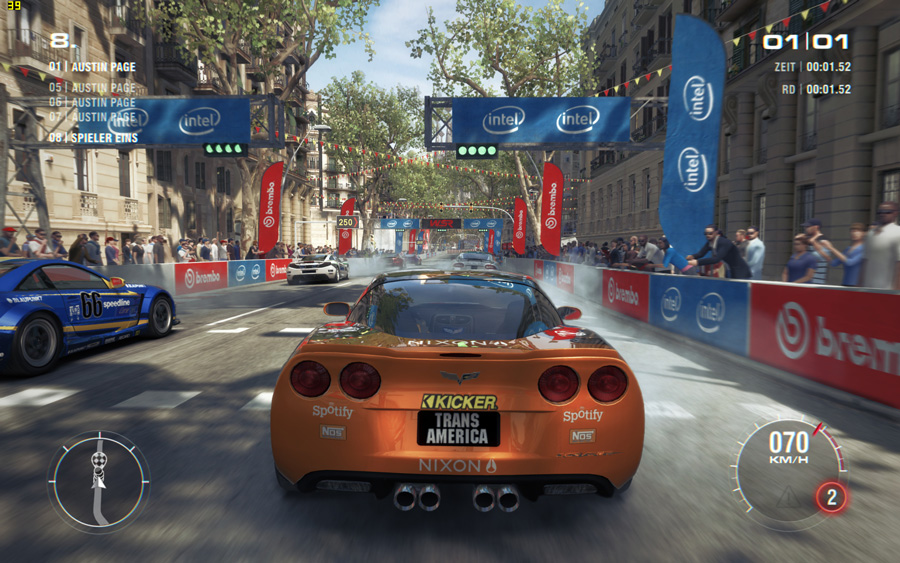Click the circular track minimap
900x563 pixels.
pos(98,481)
